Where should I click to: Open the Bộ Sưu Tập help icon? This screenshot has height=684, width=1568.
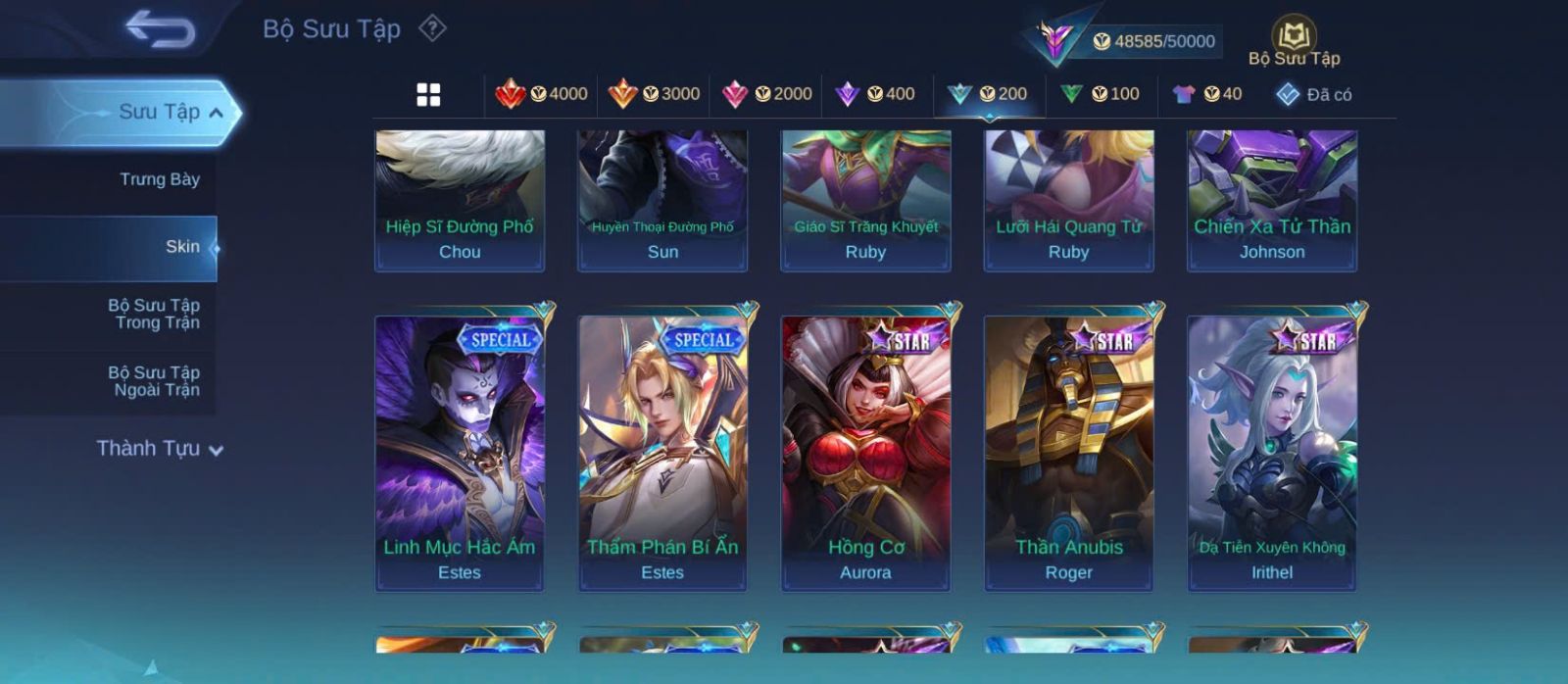click(x=432, y=28)
